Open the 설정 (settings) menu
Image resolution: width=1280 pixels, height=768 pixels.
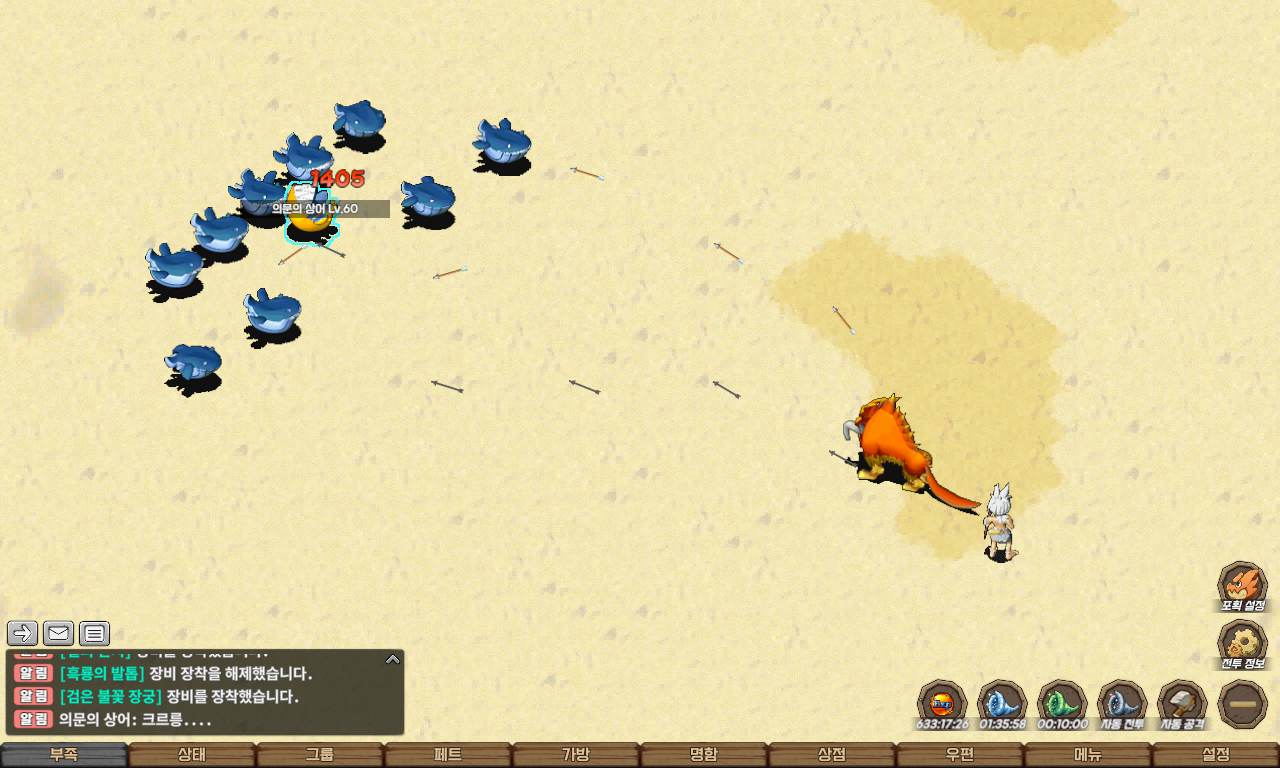point(1216,755)
